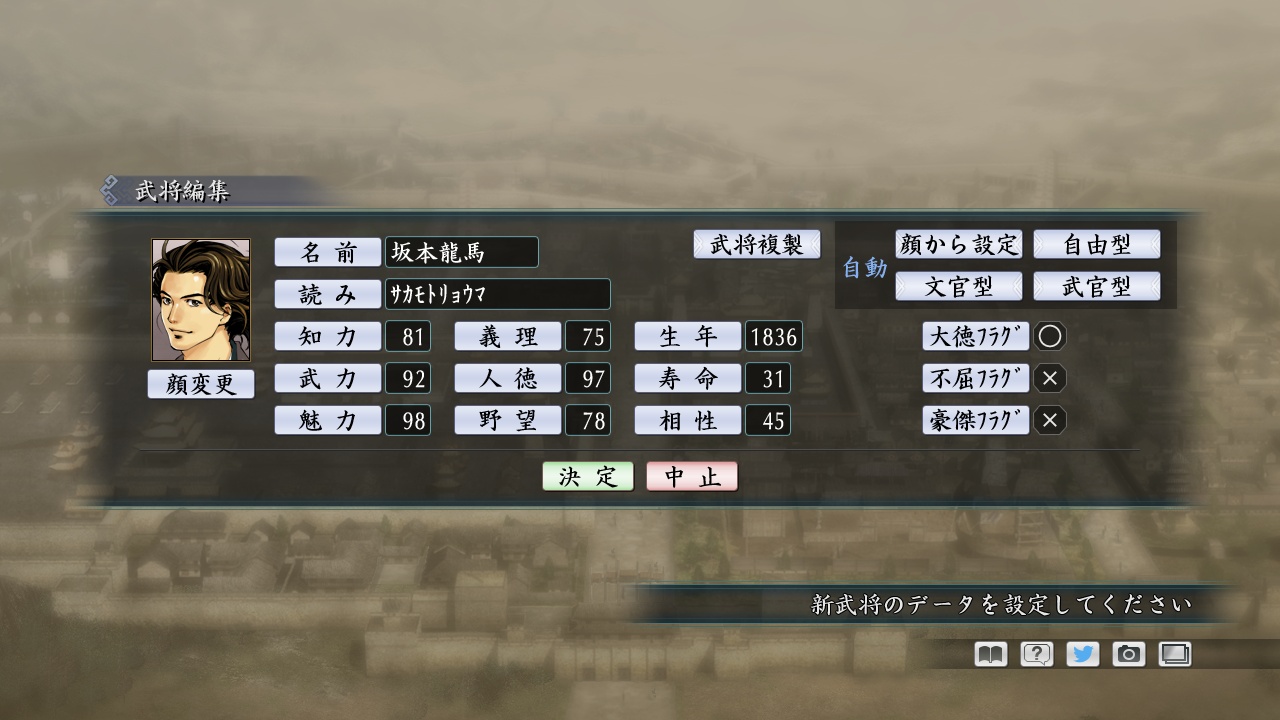Confirm edits with the 決定 button
The image size is (1280, 720).
(586, 476)
